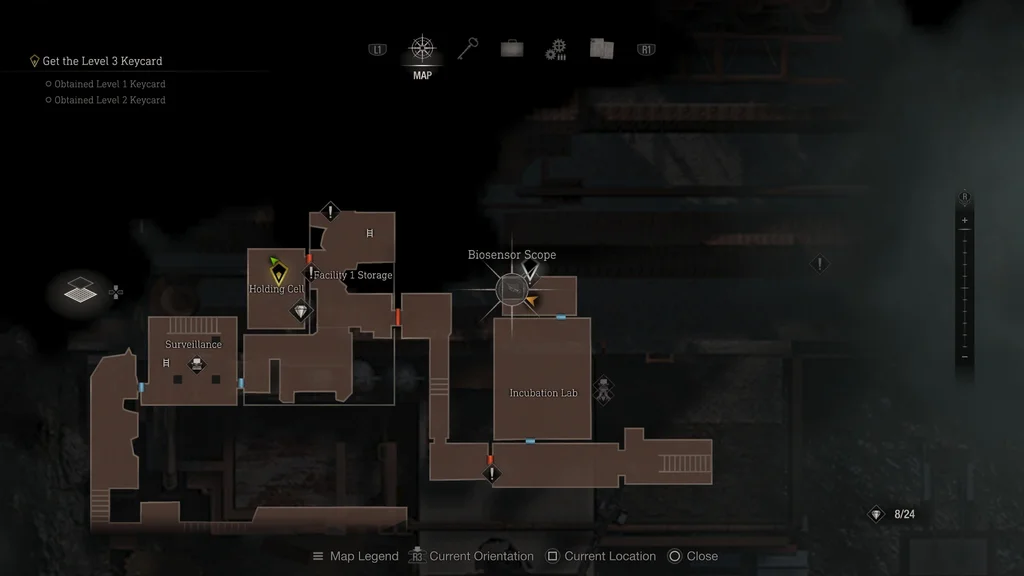This screenshot has height=576, width=1024.
Task: Open the crafting gears tab
Action: click(556, 49)
